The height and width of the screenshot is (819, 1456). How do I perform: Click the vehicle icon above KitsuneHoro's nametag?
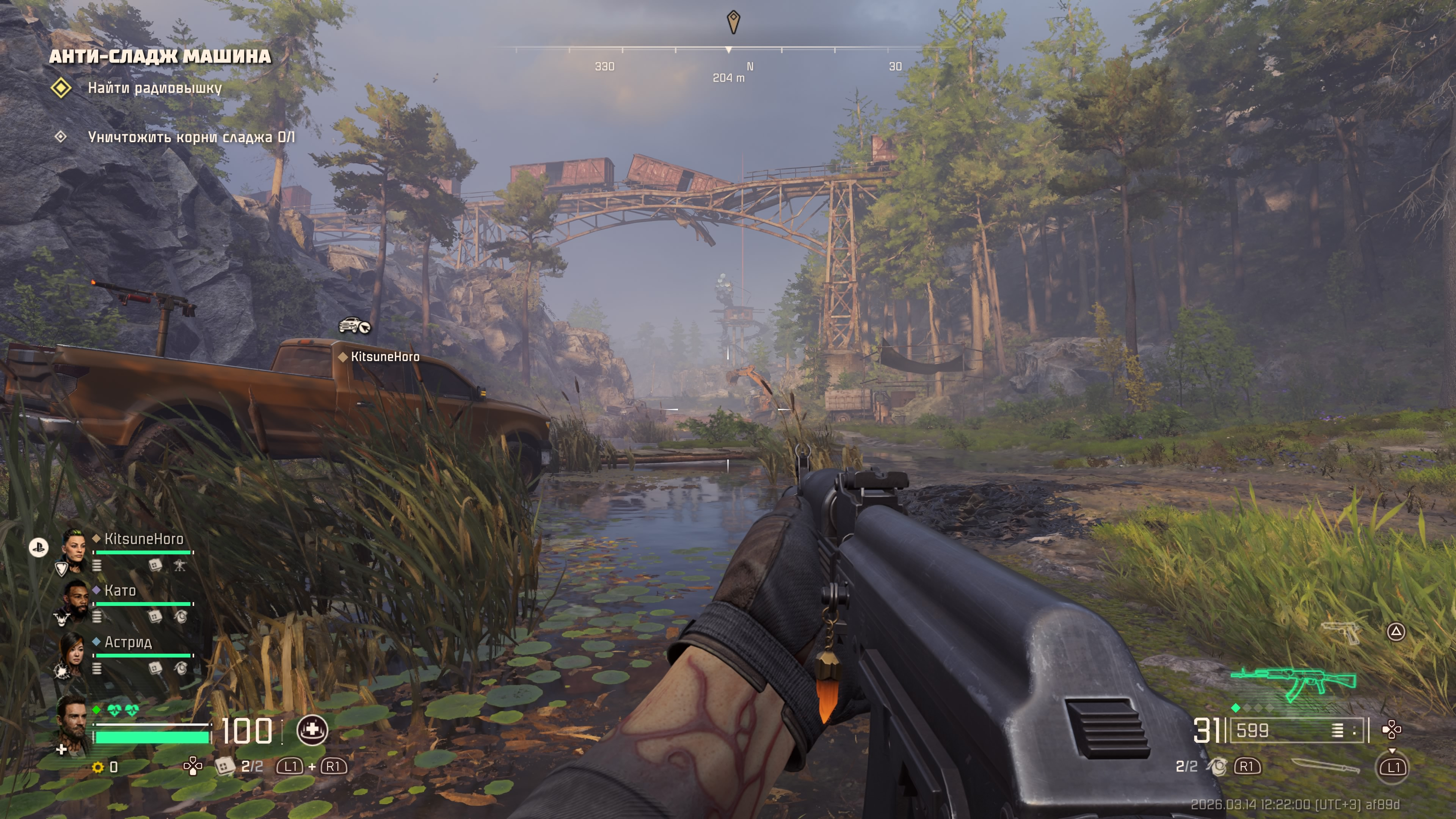coord(354,326)
